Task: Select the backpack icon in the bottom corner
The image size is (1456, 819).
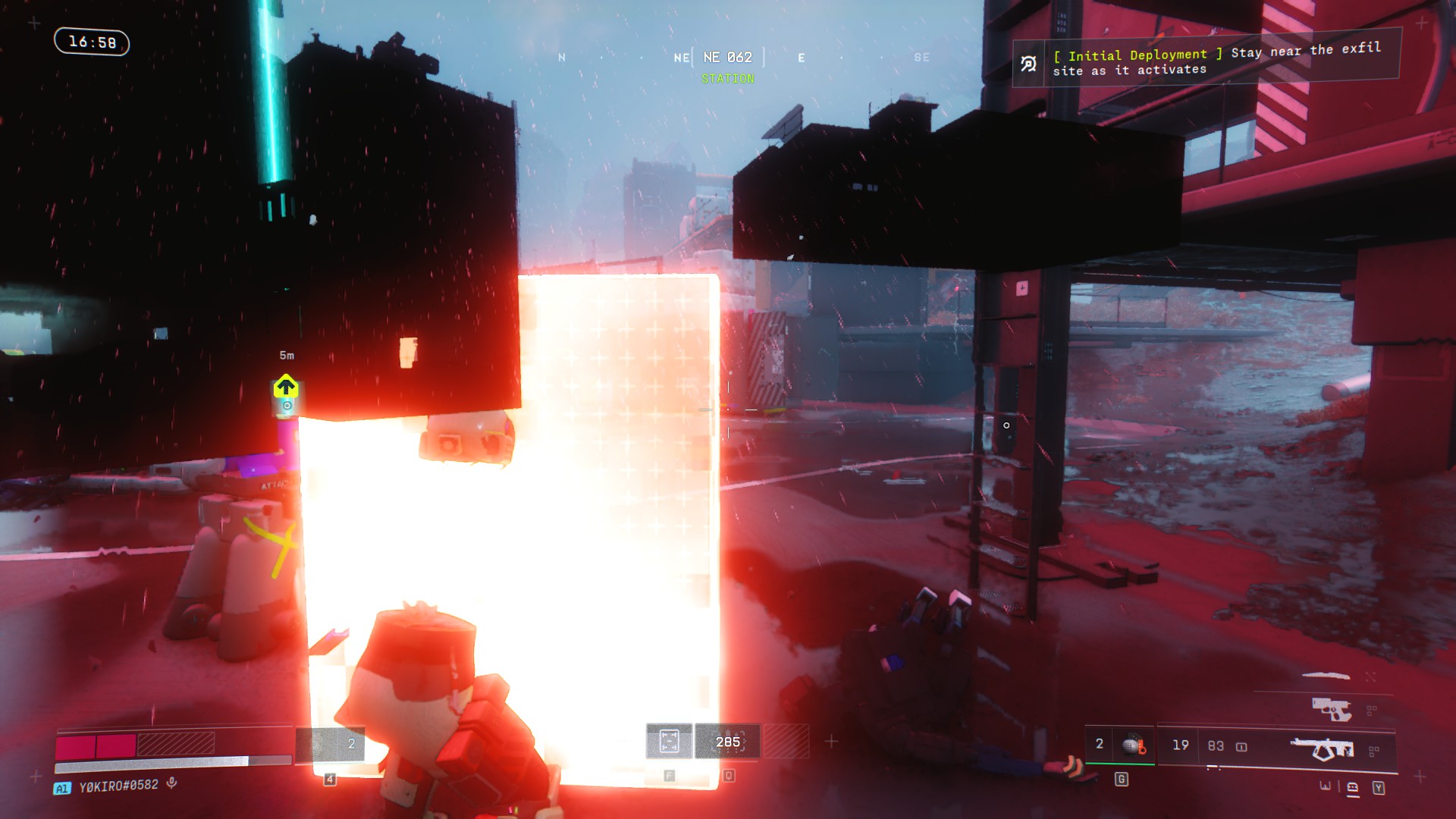Action: coord(1352,788)
